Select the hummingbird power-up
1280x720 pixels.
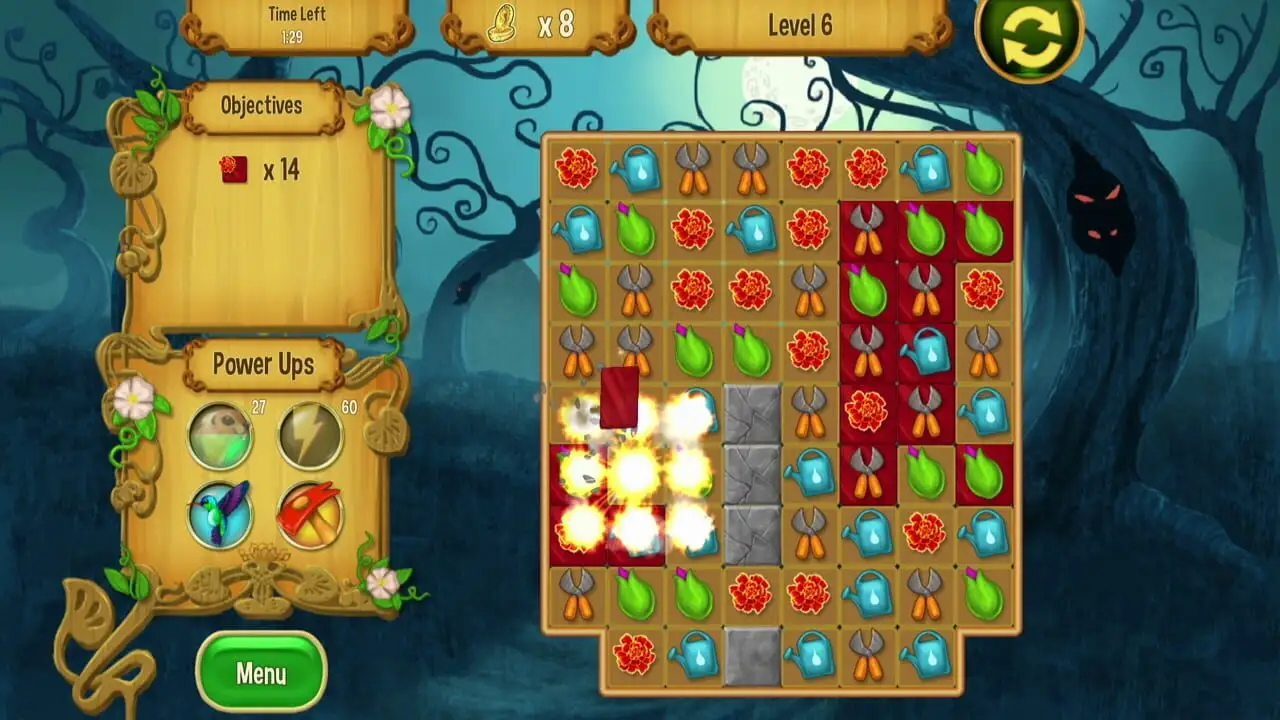click(x=220, y=514)
